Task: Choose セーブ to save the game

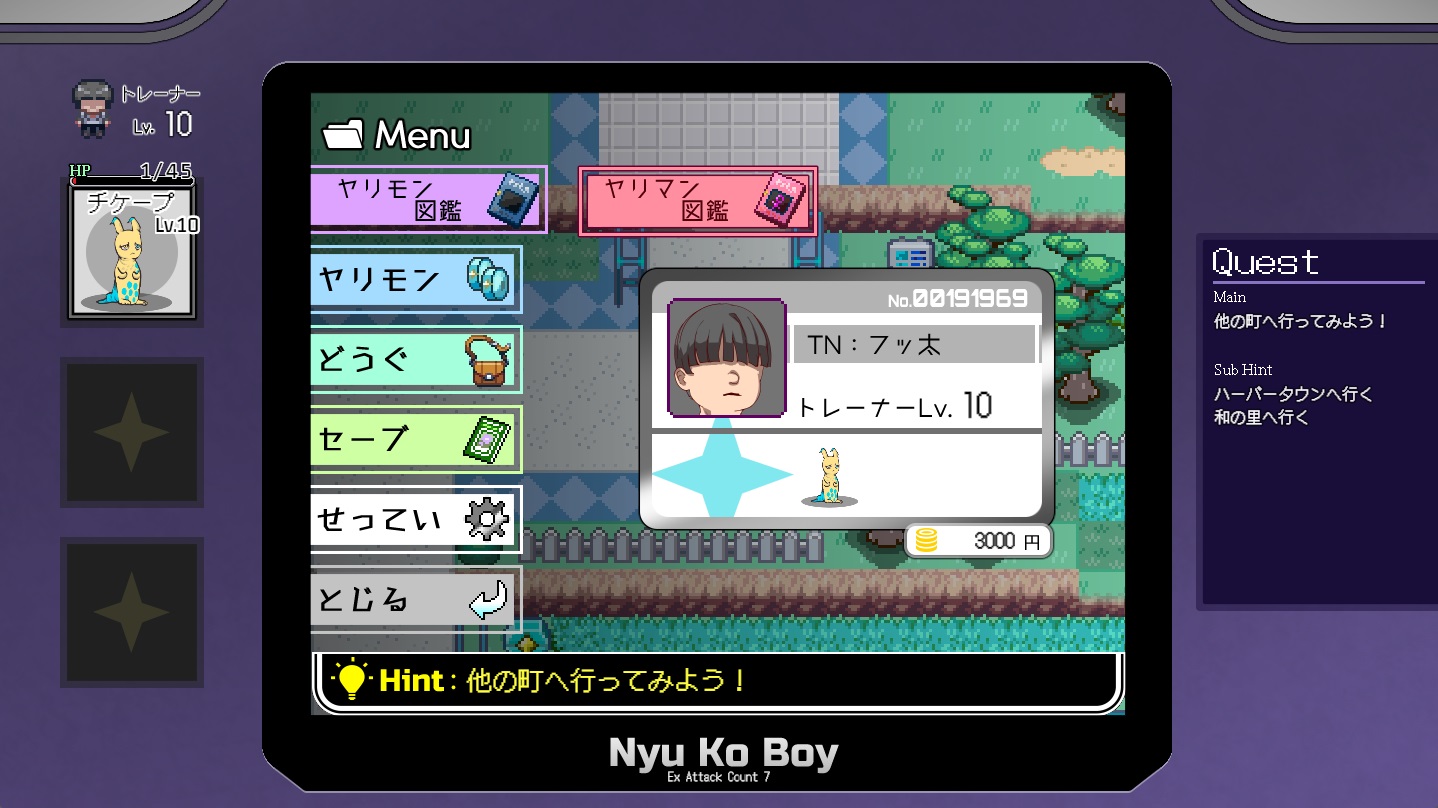Action: (x=416, y=439)
